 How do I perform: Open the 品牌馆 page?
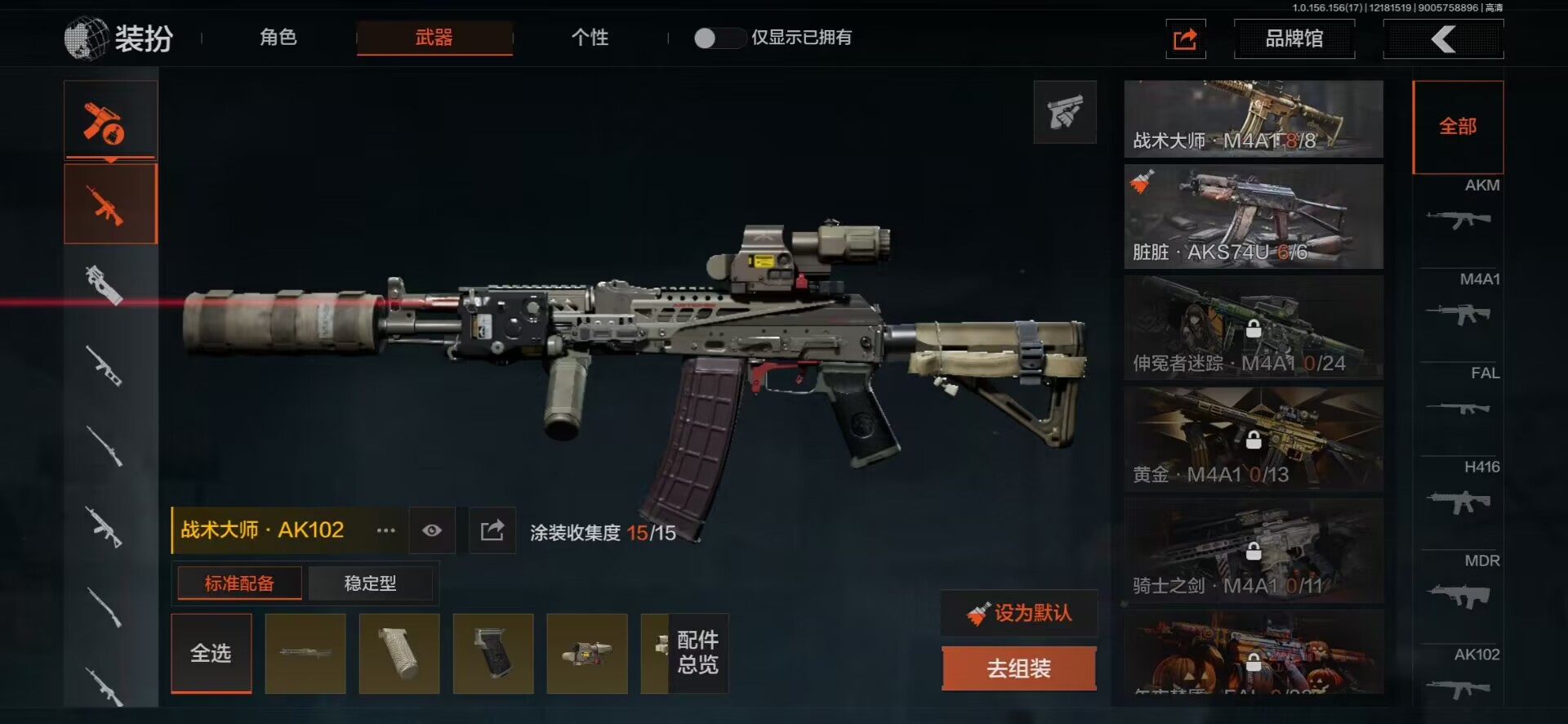pyautogui.click(x=1294, y=38)
